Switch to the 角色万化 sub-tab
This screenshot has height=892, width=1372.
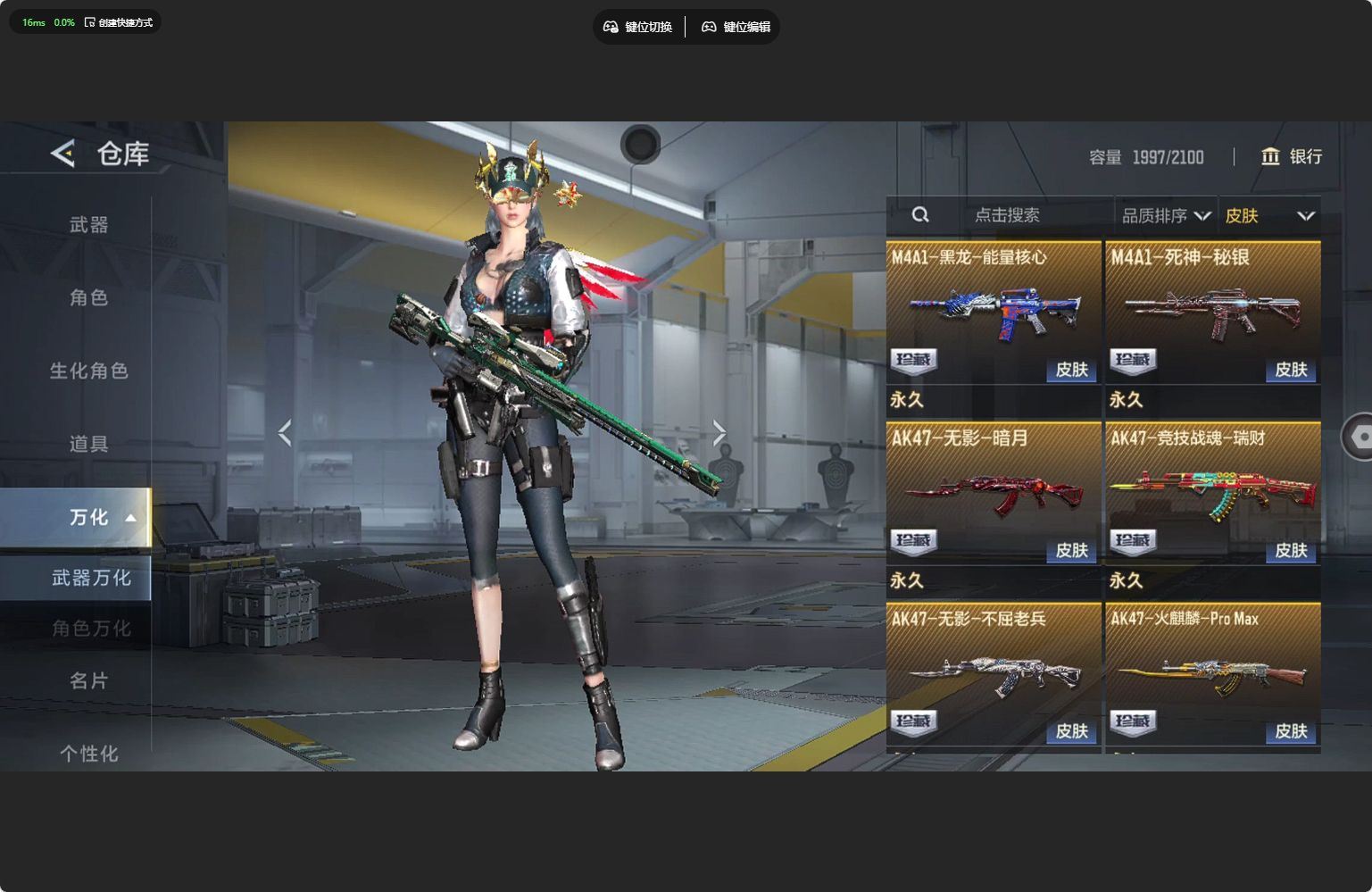coord(90,629)
